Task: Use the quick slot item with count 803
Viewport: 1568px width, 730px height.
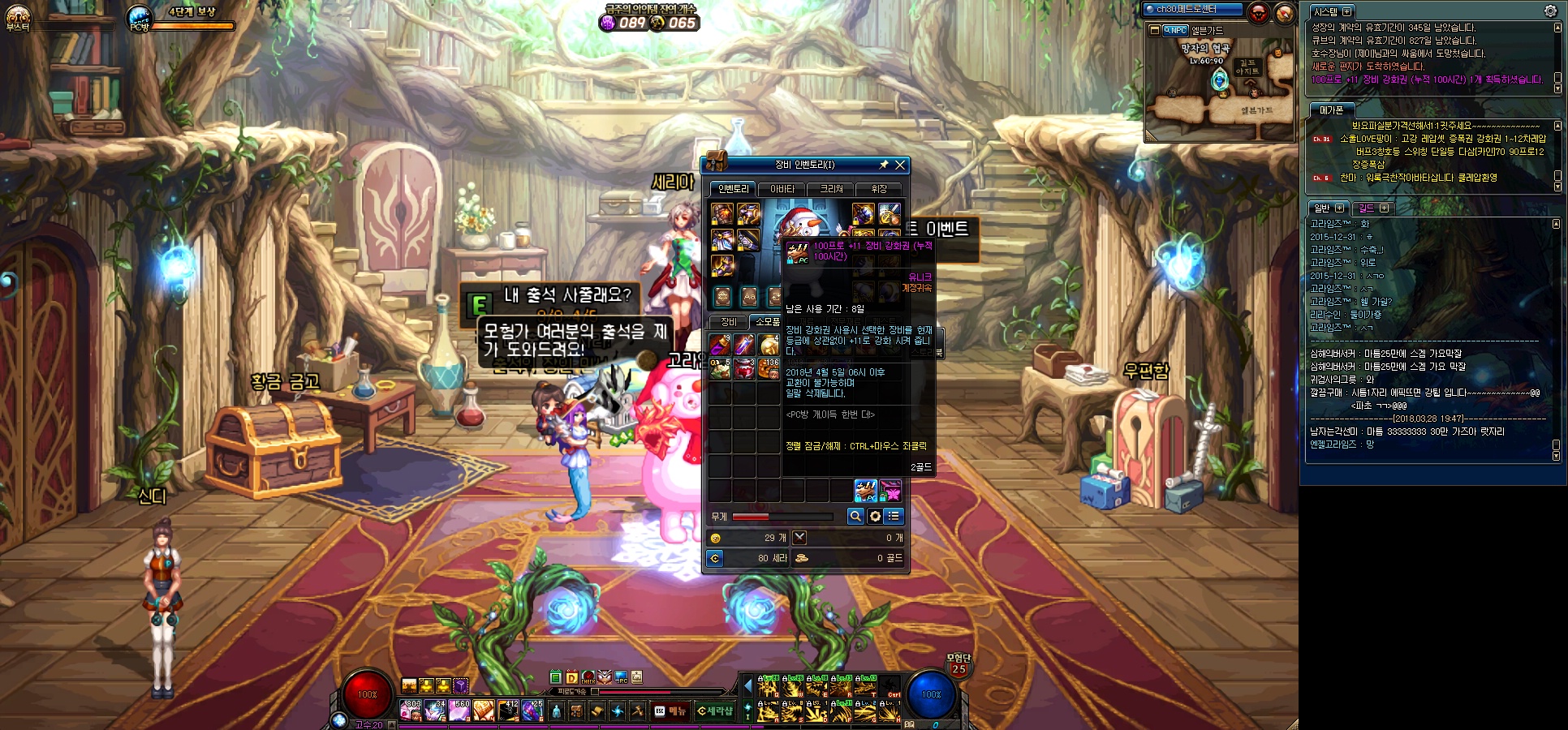Action: tap(411, 711)
